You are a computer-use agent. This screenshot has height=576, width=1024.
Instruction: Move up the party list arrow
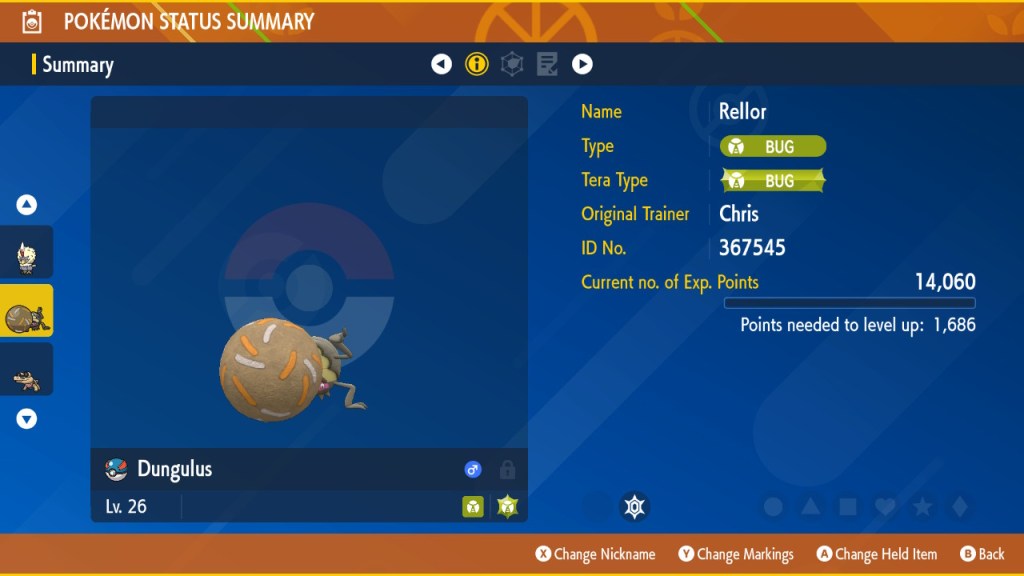click(x=27, y=205)
